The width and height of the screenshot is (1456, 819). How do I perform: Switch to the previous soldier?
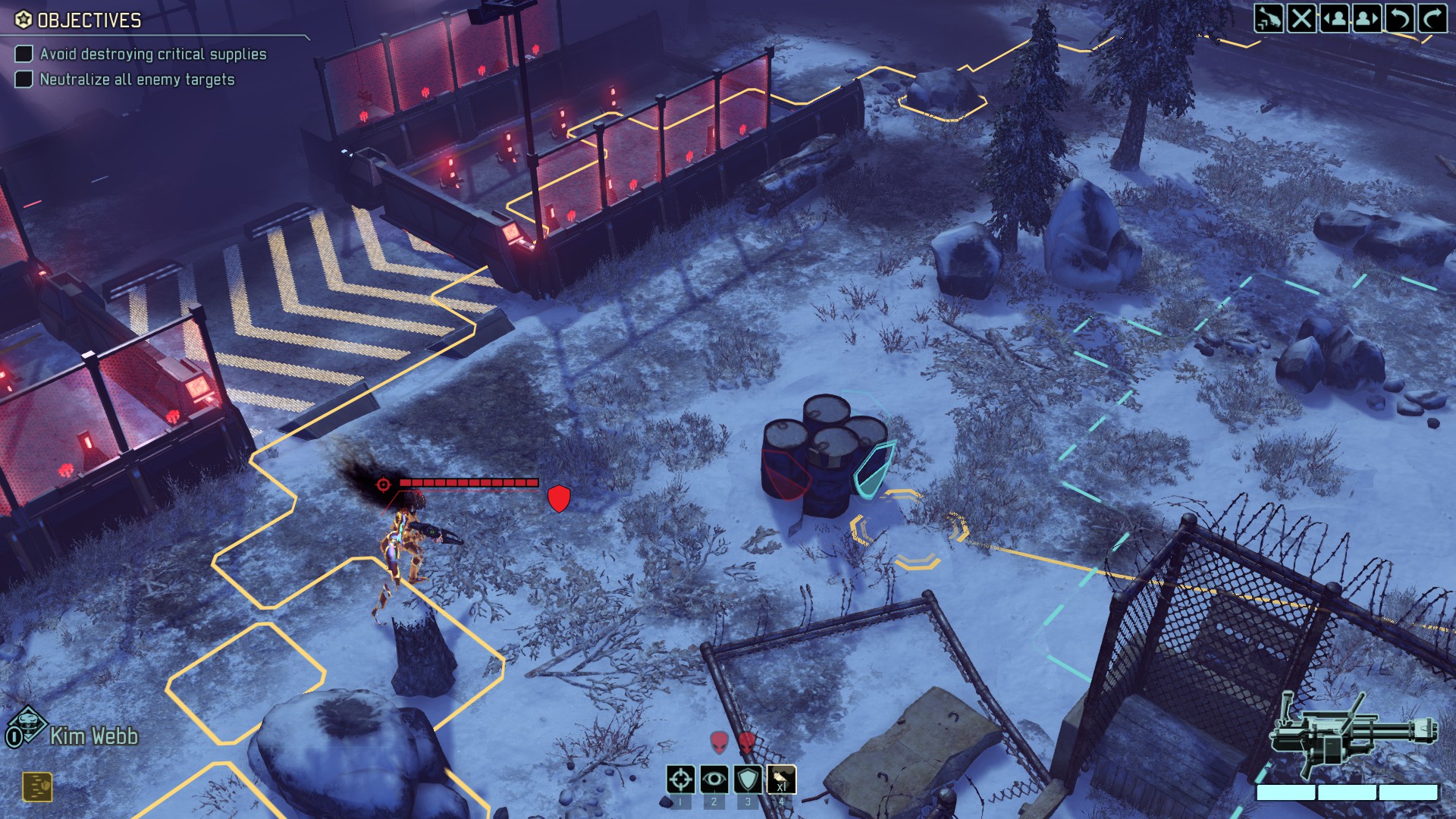coord(1335,17)
